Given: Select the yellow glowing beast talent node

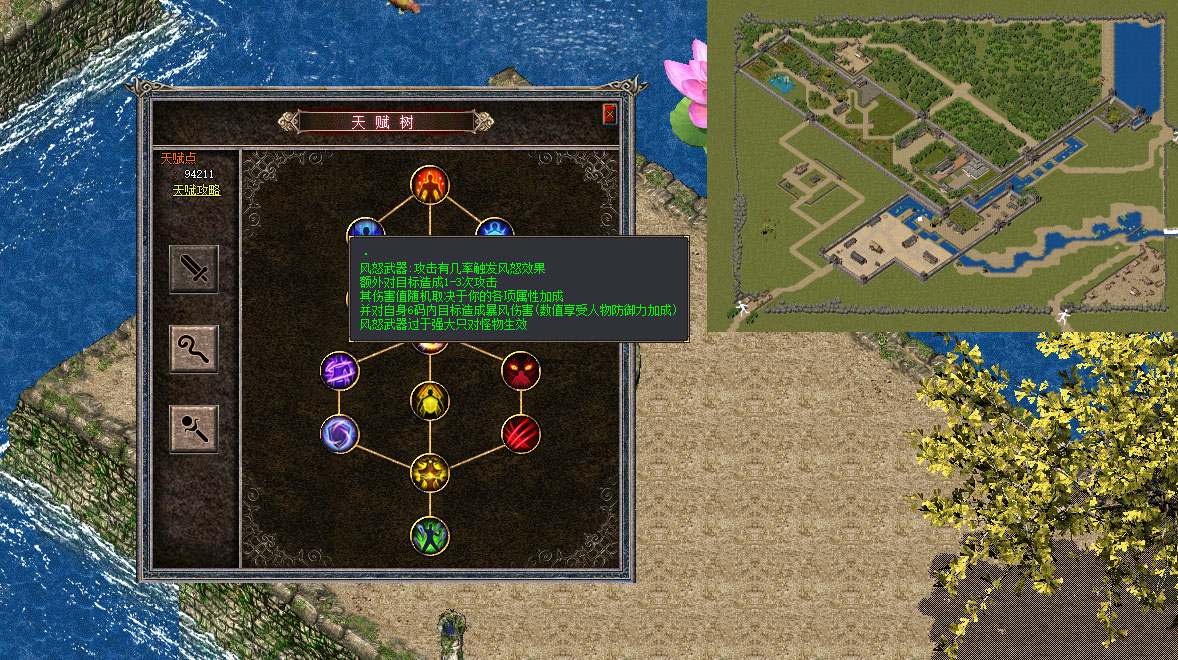Looking at the screenshot, I should click(x=430, y=471).
